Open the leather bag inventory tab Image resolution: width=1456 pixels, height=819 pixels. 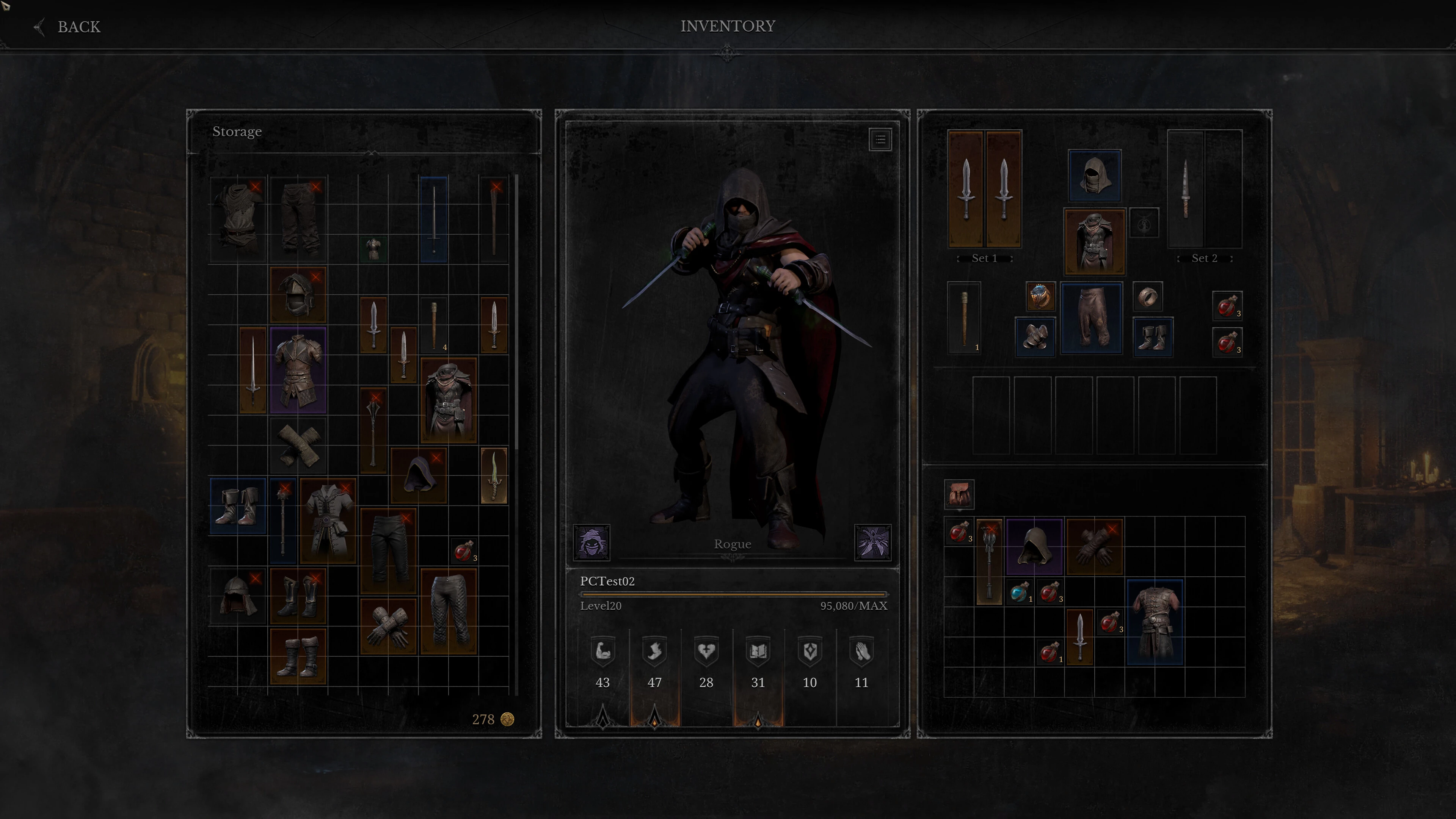959,494
